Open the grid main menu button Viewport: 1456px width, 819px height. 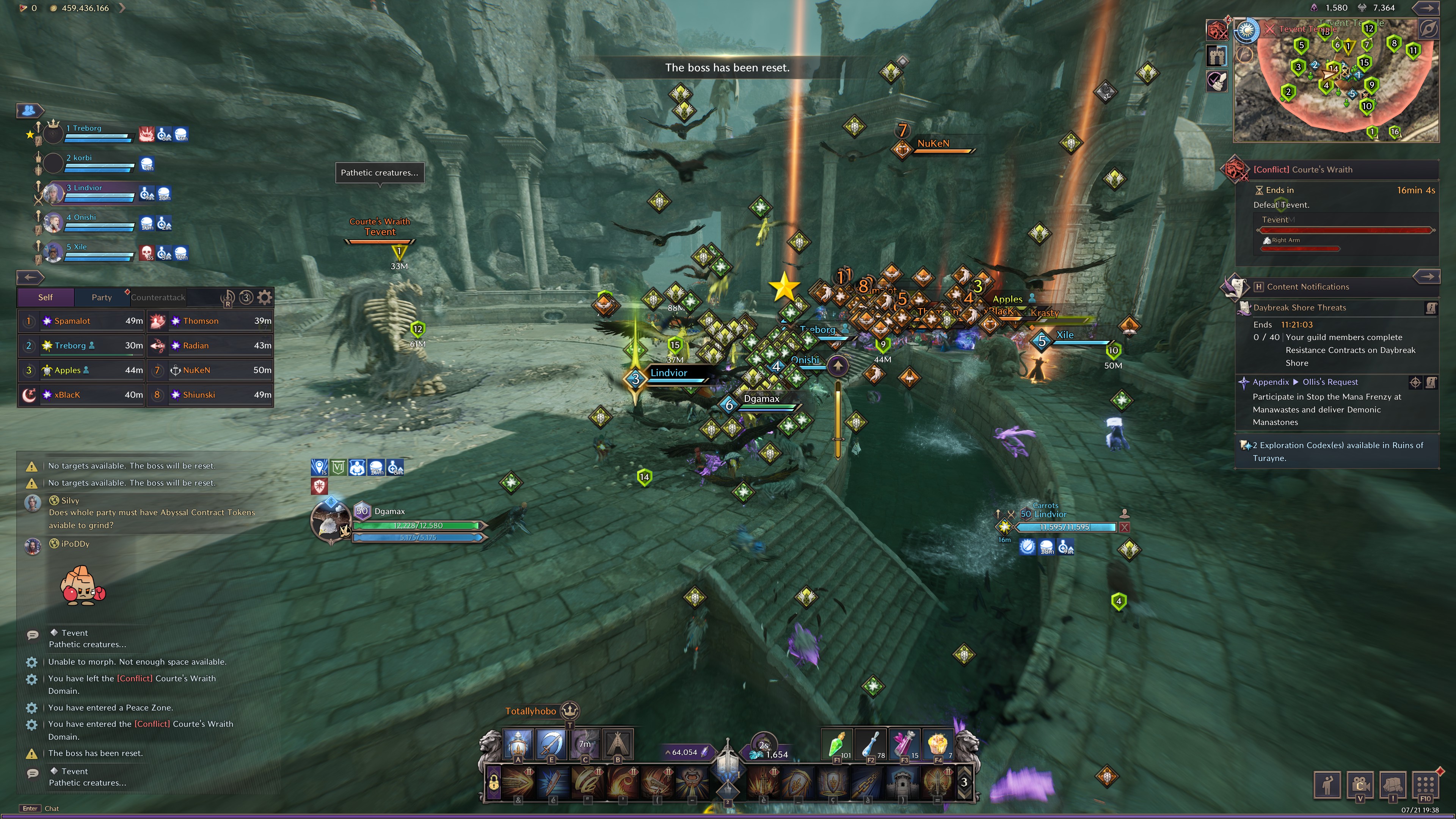pyautogui.click(x=1425, y=784)
